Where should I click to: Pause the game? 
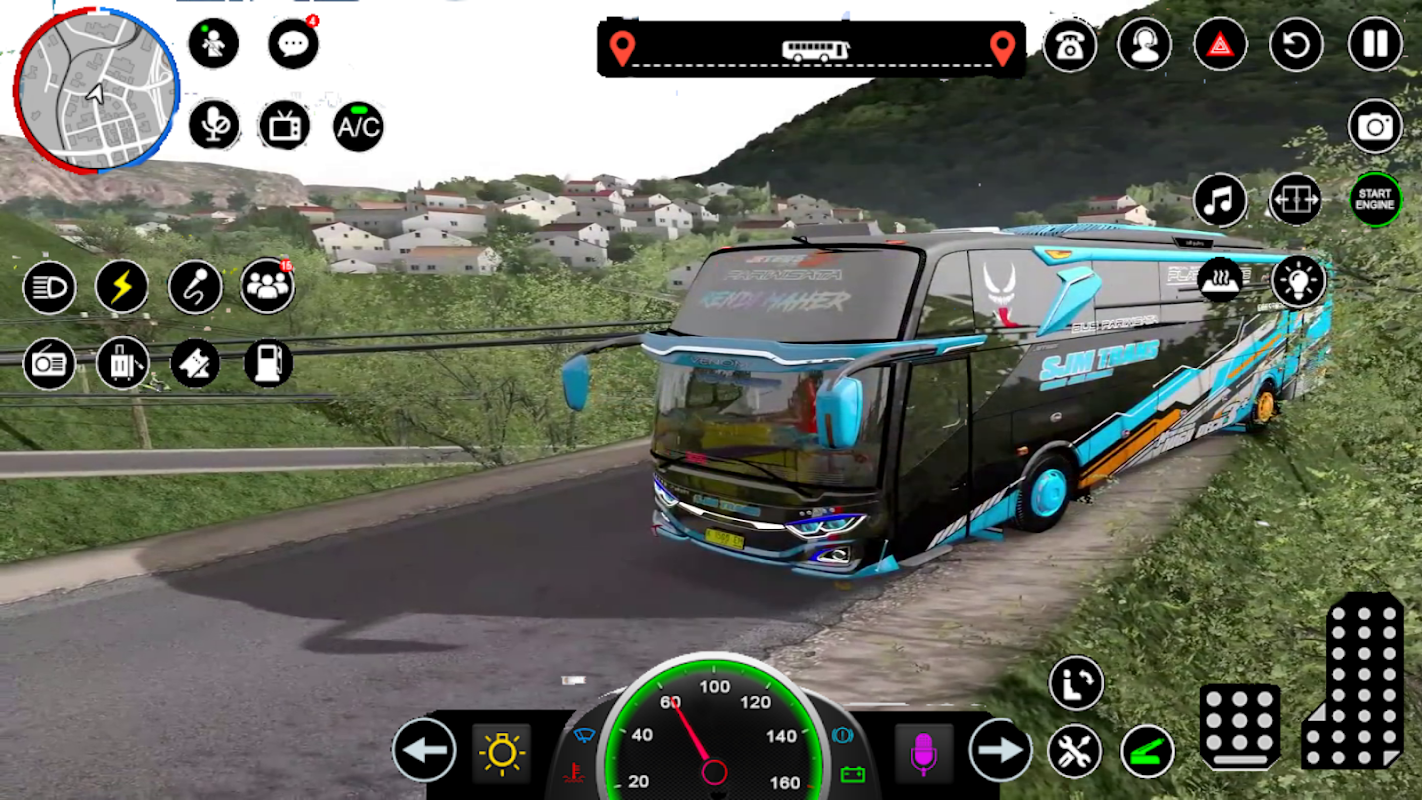point(1375,45)
